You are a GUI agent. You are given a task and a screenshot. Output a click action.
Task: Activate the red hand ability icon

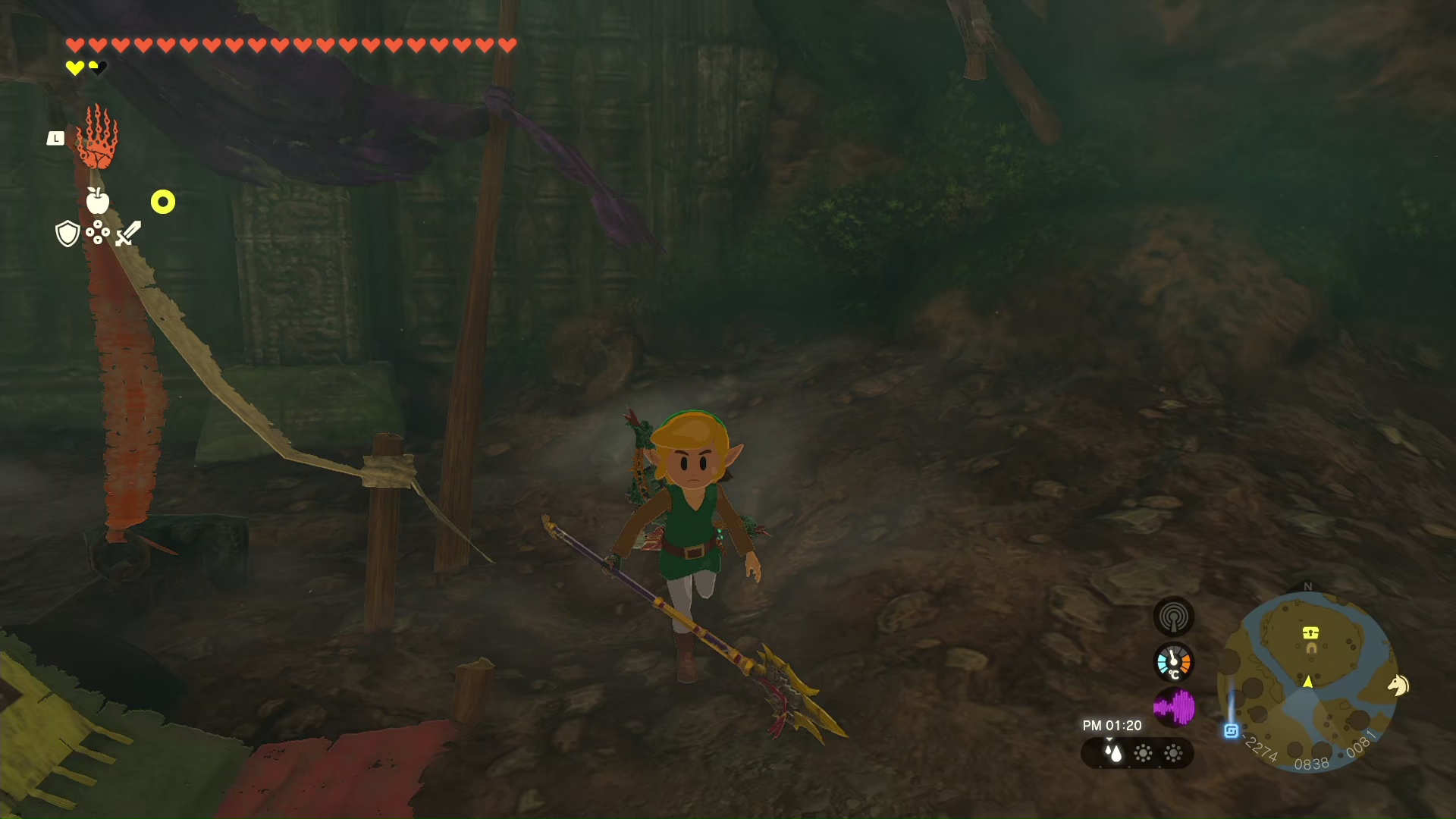tap(97, 138)
